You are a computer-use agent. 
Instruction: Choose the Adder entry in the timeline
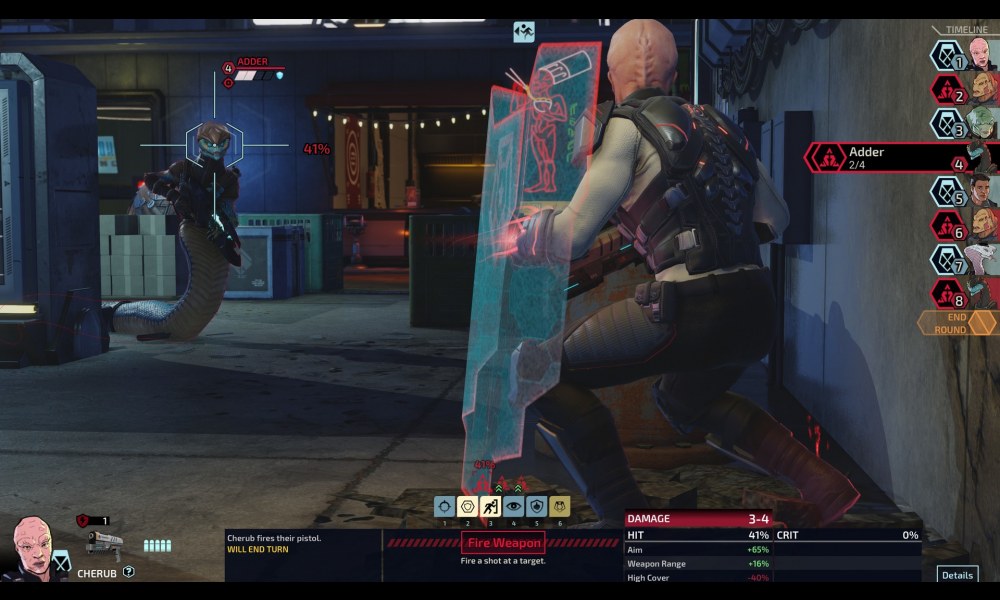click(900, 157)
